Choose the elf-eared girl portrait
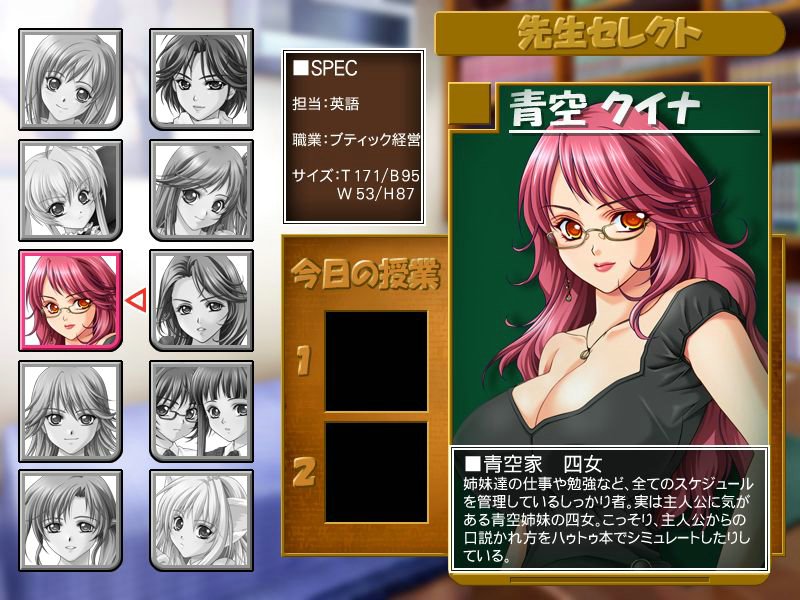 tap(201, 519)
